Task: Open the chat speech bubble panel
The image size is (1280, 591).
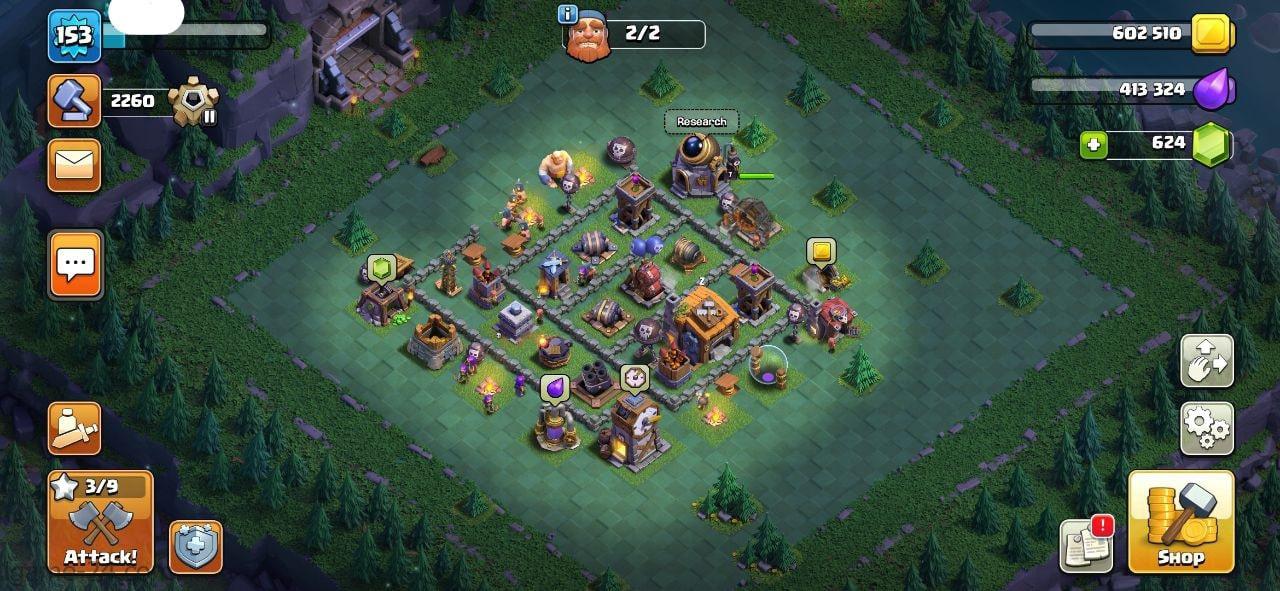Action: pyautogui.click(x=75, y=265)
